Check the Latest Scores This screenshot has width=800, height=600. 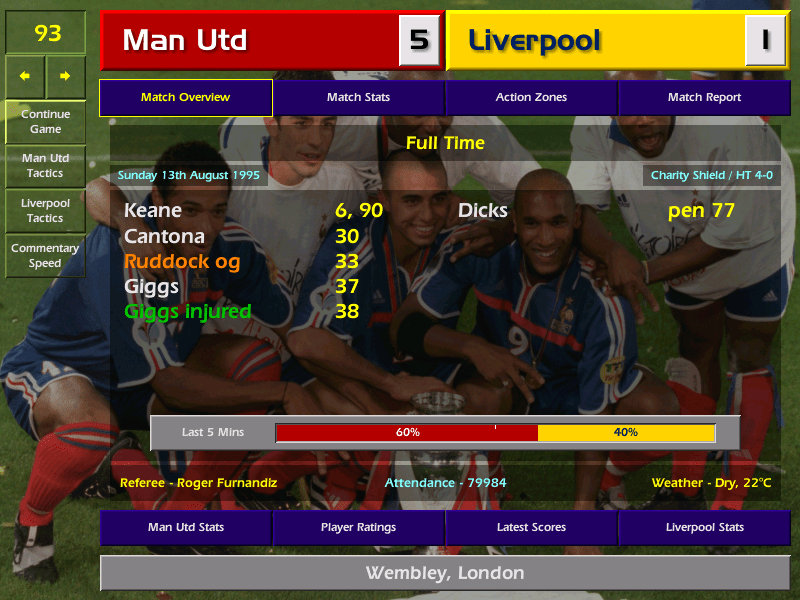point(531,527)
